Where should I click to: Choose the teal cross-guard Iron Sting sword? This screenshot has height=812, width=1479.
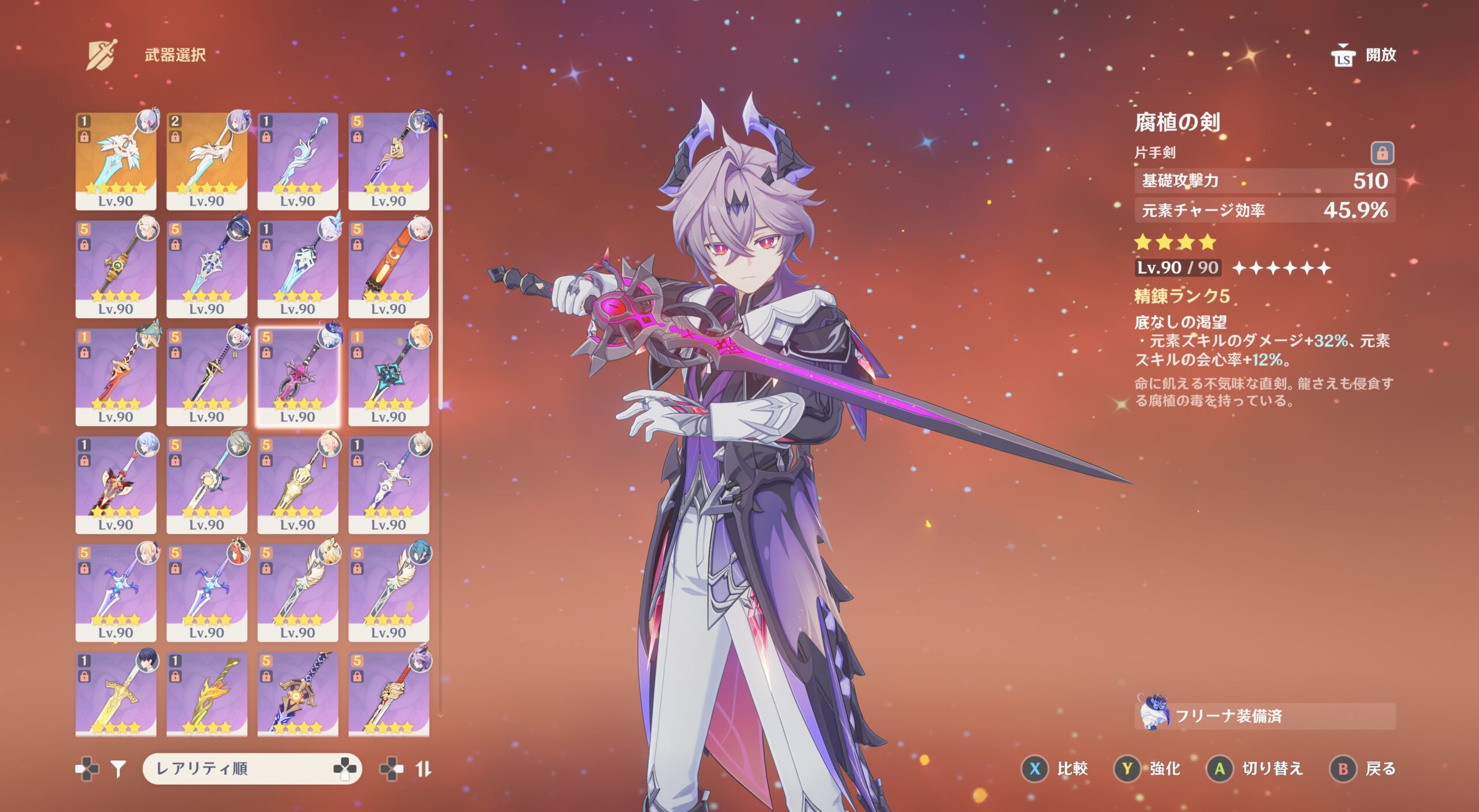pyautogui.click(x=388, y=376)
